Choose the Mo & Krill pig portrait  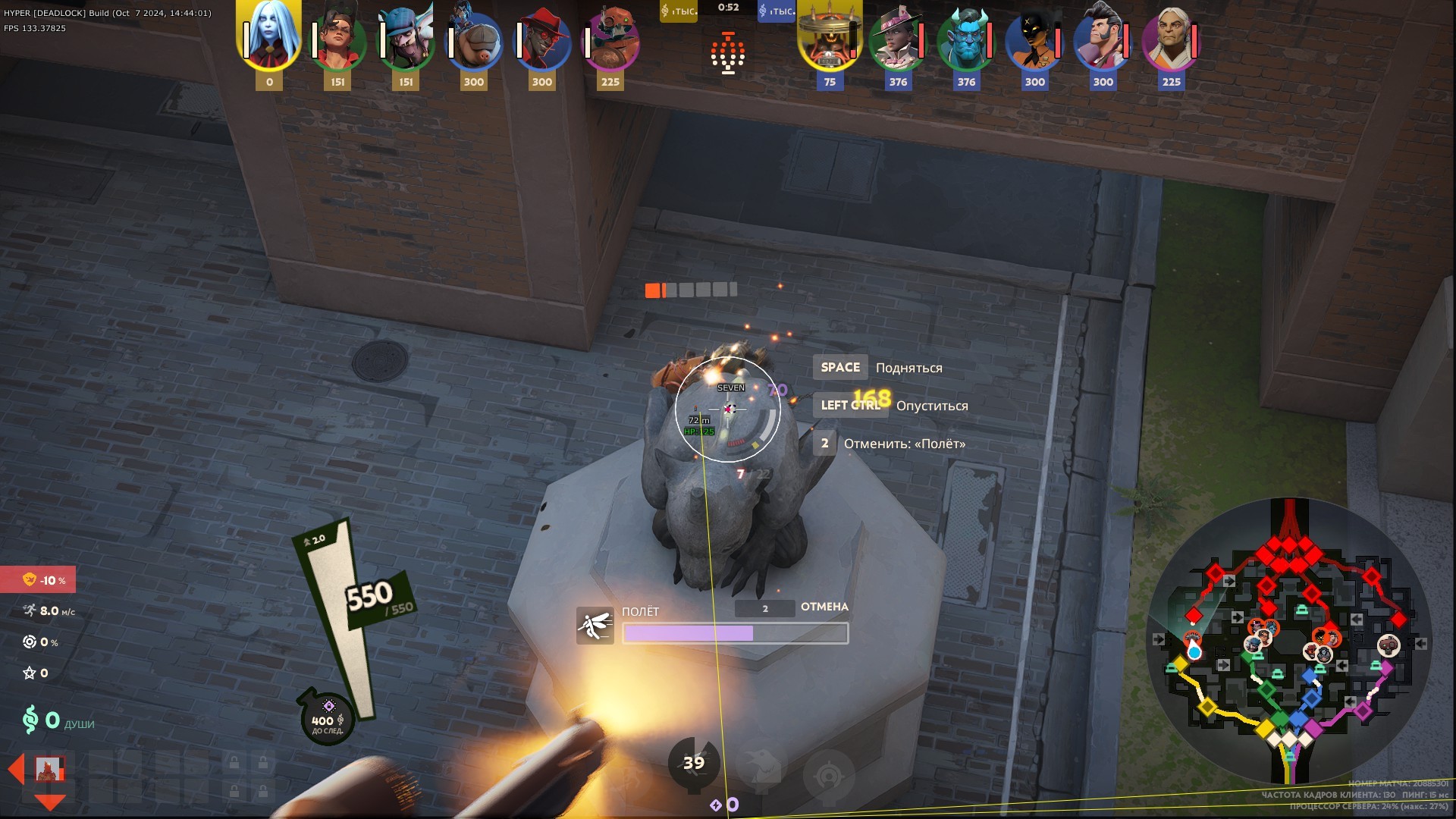(x=473, y=42)
